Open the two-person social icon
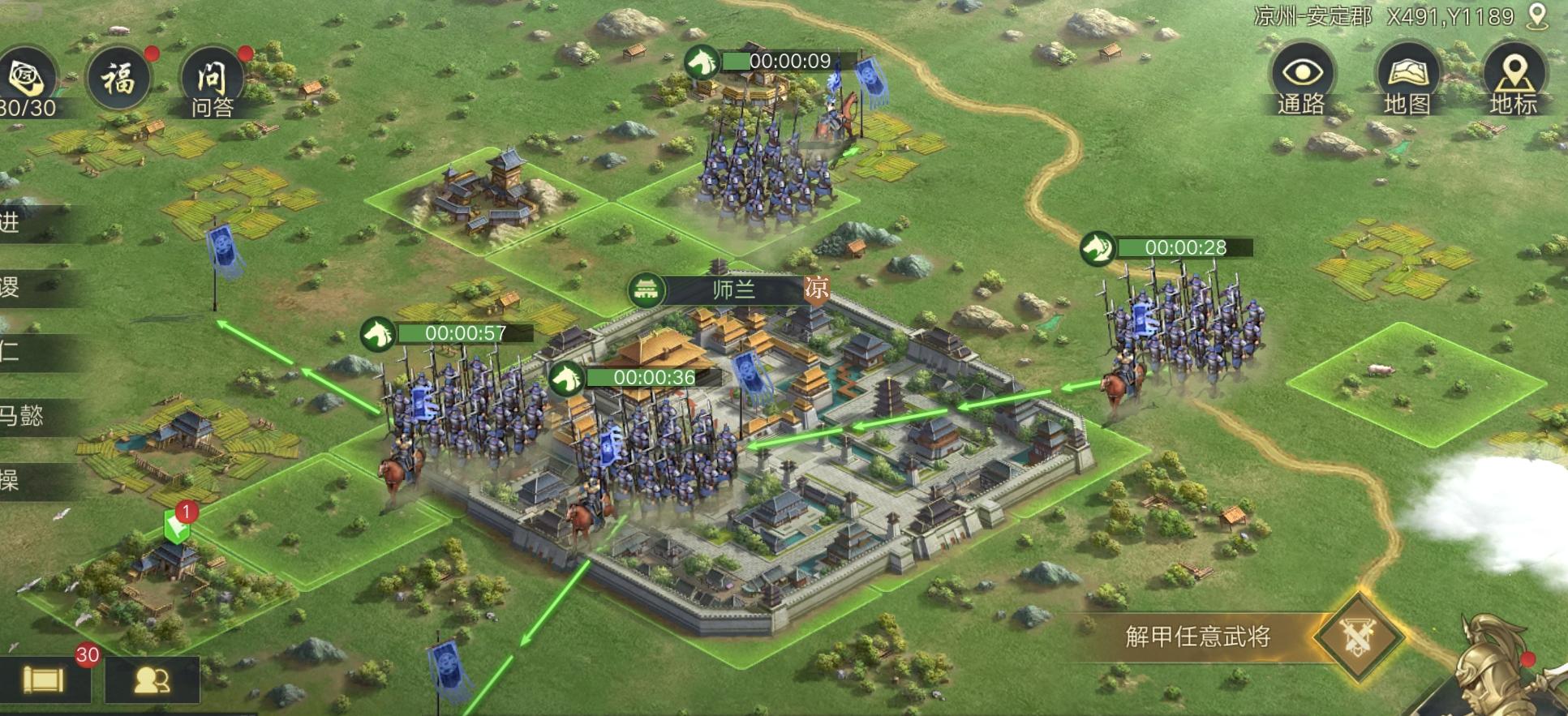Screen dimensions: 1568x716 (x=152, y=680)
